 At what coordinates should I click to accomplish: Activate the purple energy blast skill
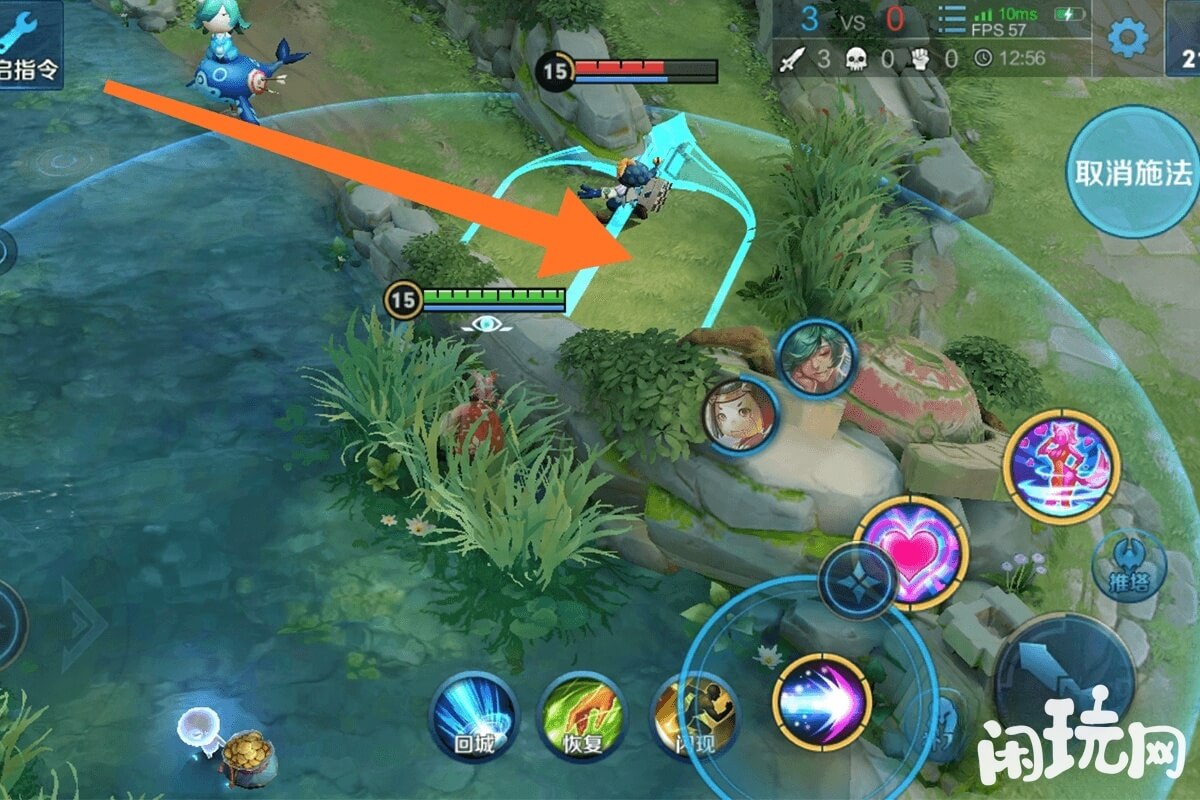tap(822, 701)
